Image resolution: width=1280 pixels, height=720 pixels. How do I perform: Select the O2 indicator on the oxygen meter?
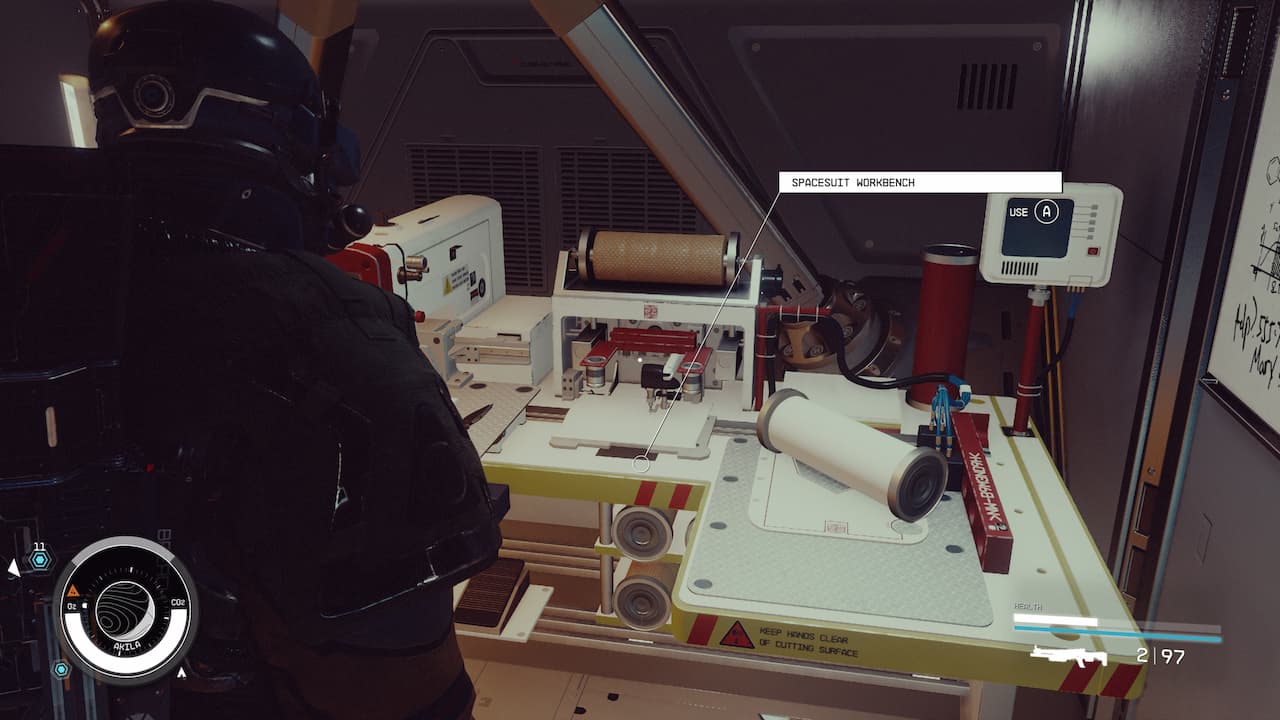pos(71,605)
